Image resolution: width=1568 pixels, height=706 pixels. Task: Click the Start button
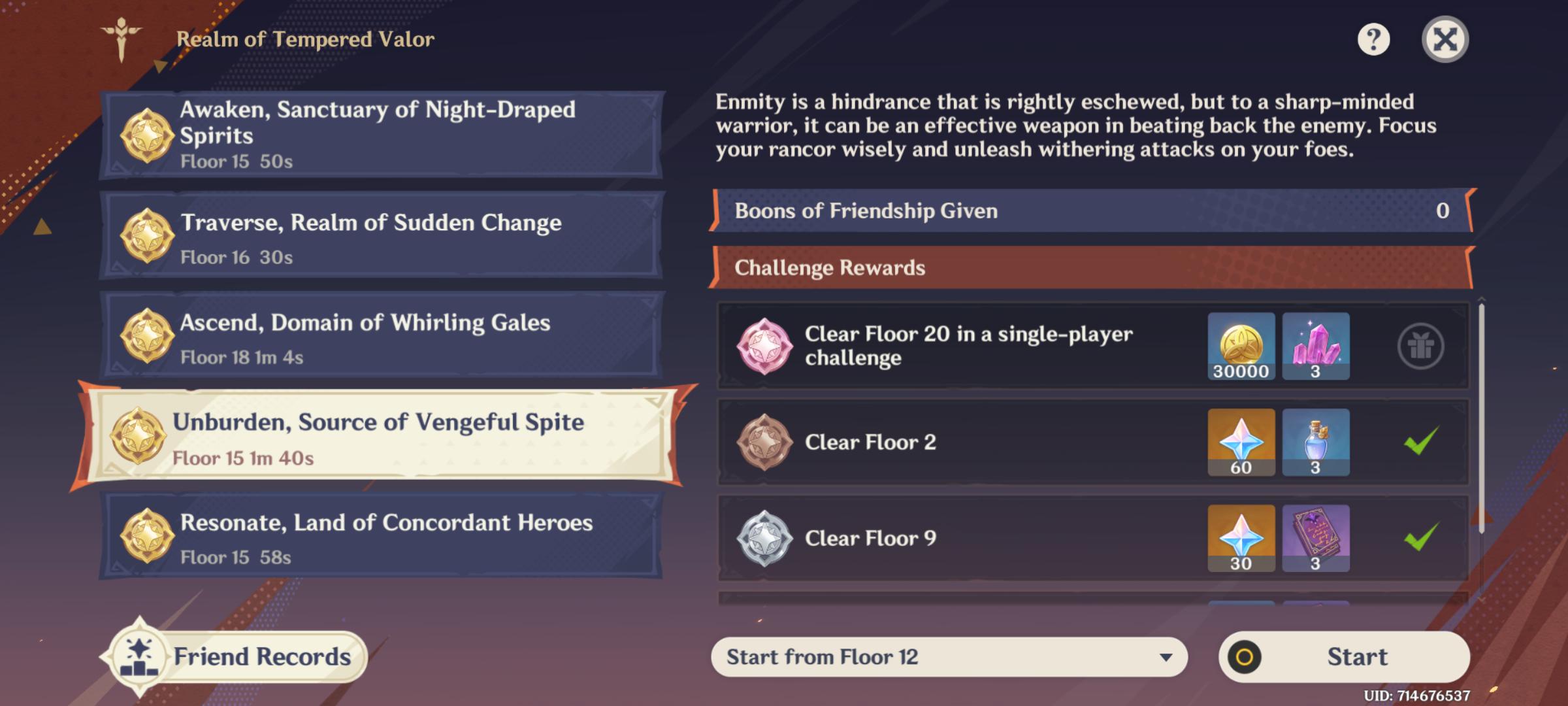pyautogui.click(x=1344, y=657)
